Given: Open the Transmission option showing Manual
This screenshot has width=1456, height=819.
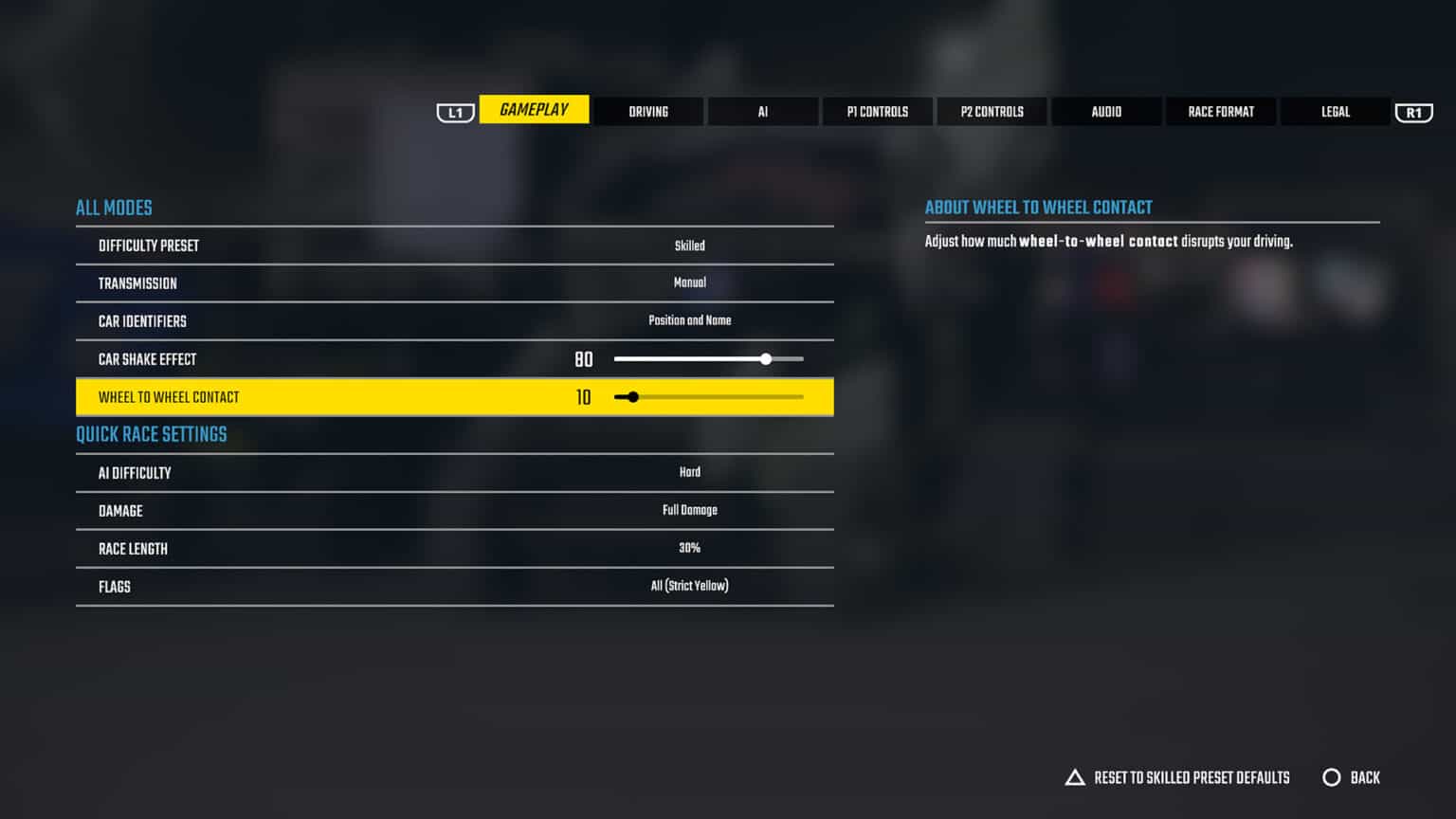Looking at the screenshot, I should (x=455, y=282).
